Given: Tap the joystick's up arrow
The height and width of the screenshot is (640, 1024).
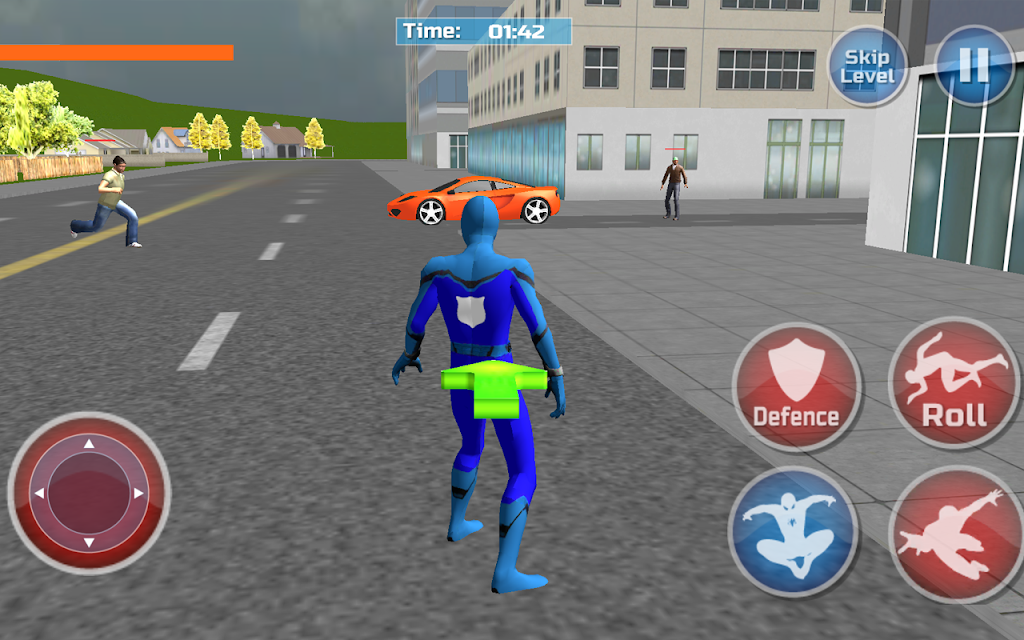Looking at the screenshot, I should (x=88, y=443).
